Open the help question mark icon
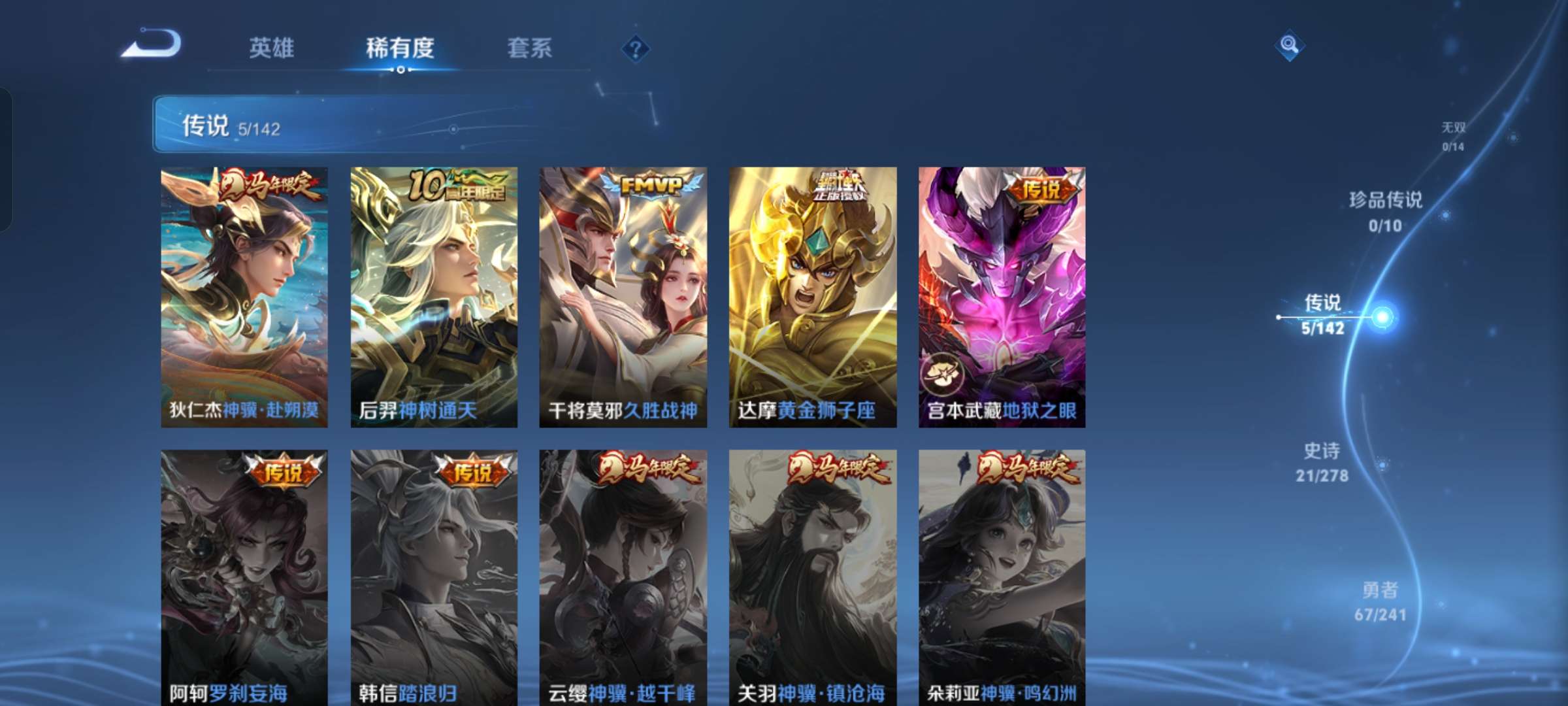Viewport: 1568px width, 706px height. tap(636, 48)
